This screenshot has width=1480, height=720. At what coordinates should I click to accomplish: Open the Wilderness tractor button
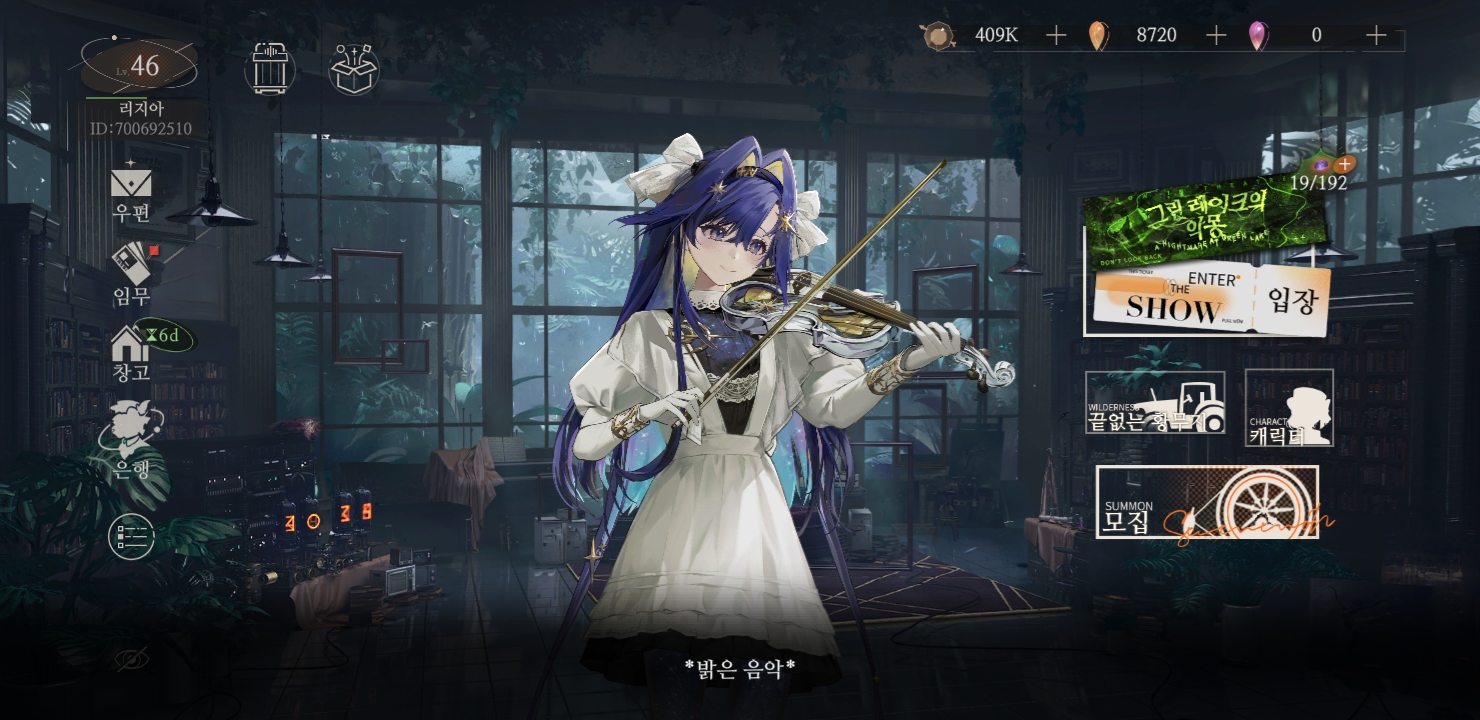click(x=1155, y=402)
